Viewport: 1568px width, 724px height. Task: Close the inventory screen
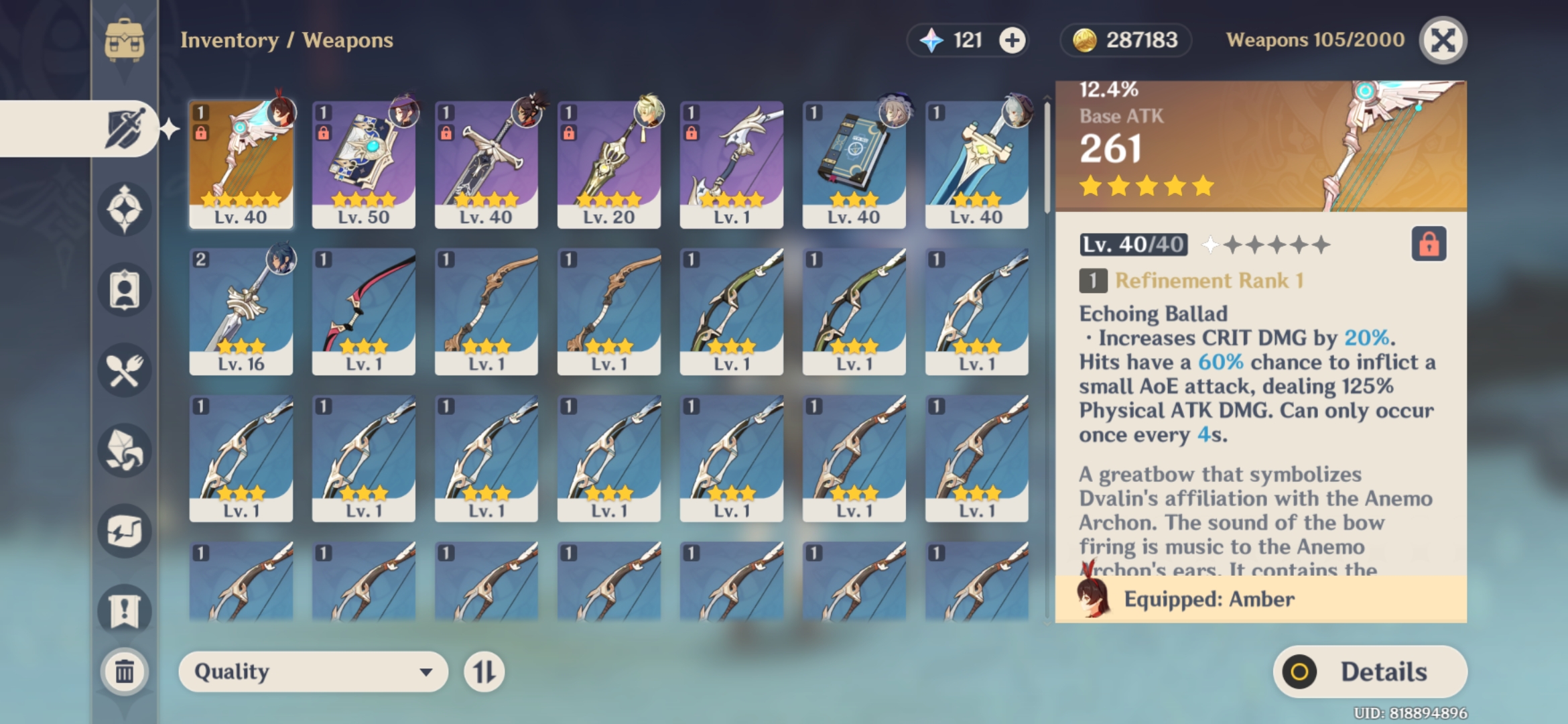(x=1443, y=40)
